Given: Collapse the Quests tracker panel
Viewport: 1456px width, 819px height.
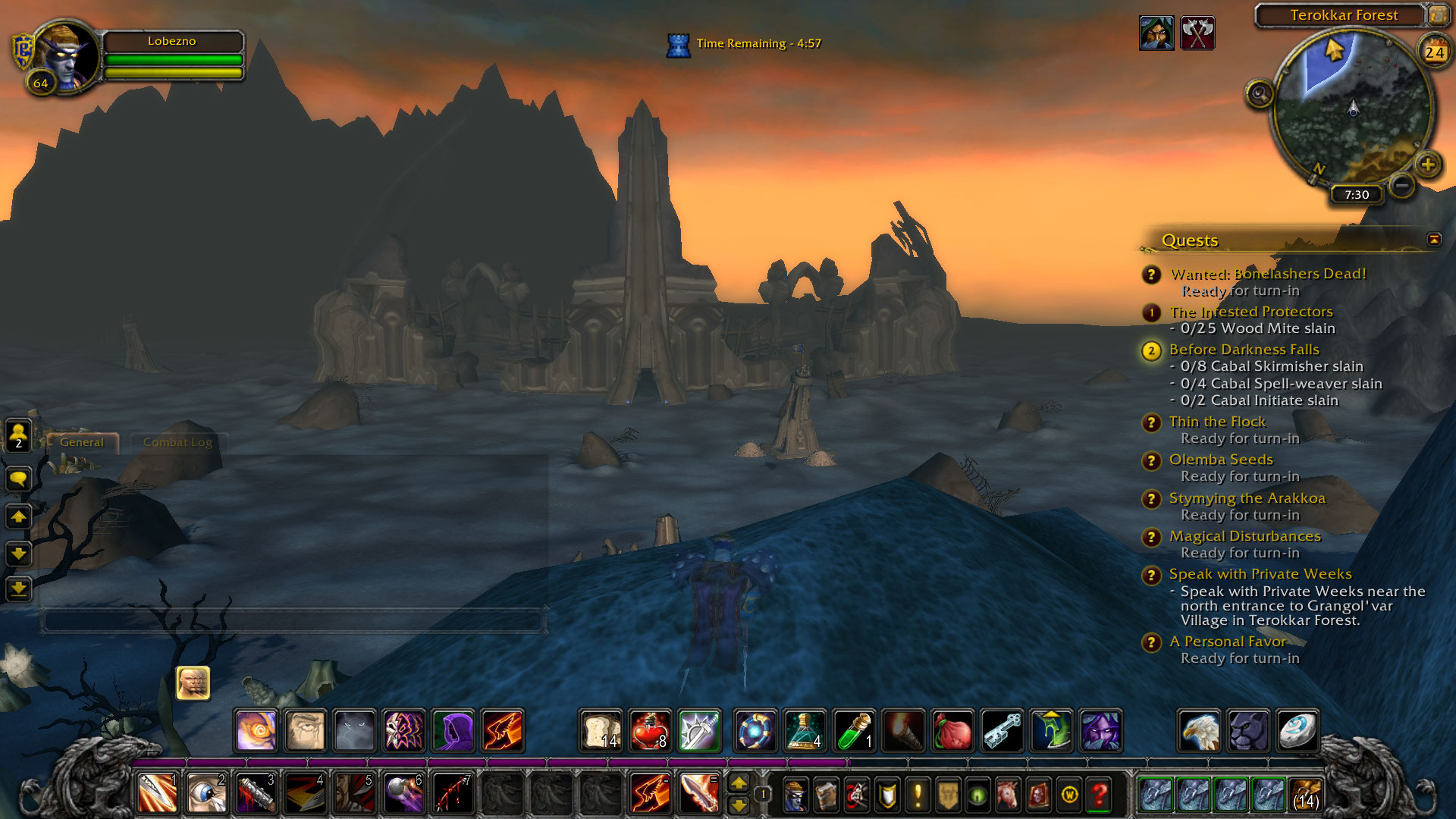Looking at the screenshot, I should point(1434,240).
